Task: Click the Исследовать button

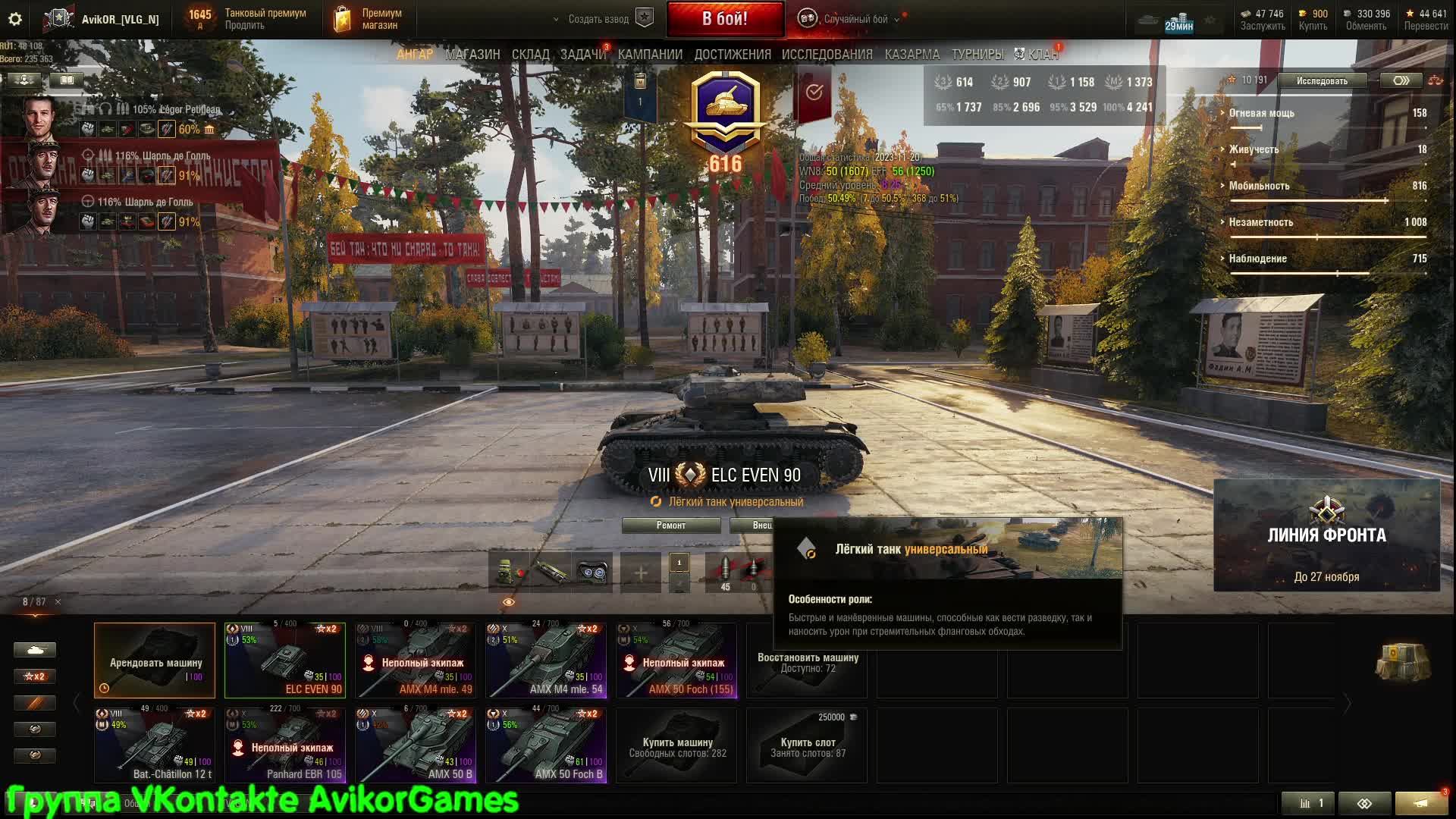Action: [x=1322, y=81]
